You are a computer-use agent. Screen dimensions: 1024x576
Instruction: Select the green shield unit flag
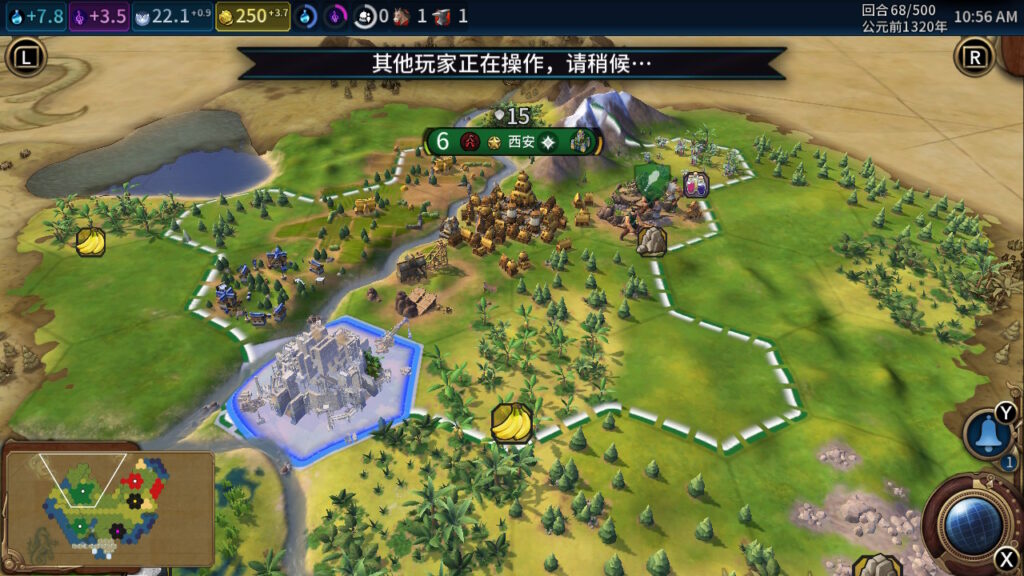[652, 178]
